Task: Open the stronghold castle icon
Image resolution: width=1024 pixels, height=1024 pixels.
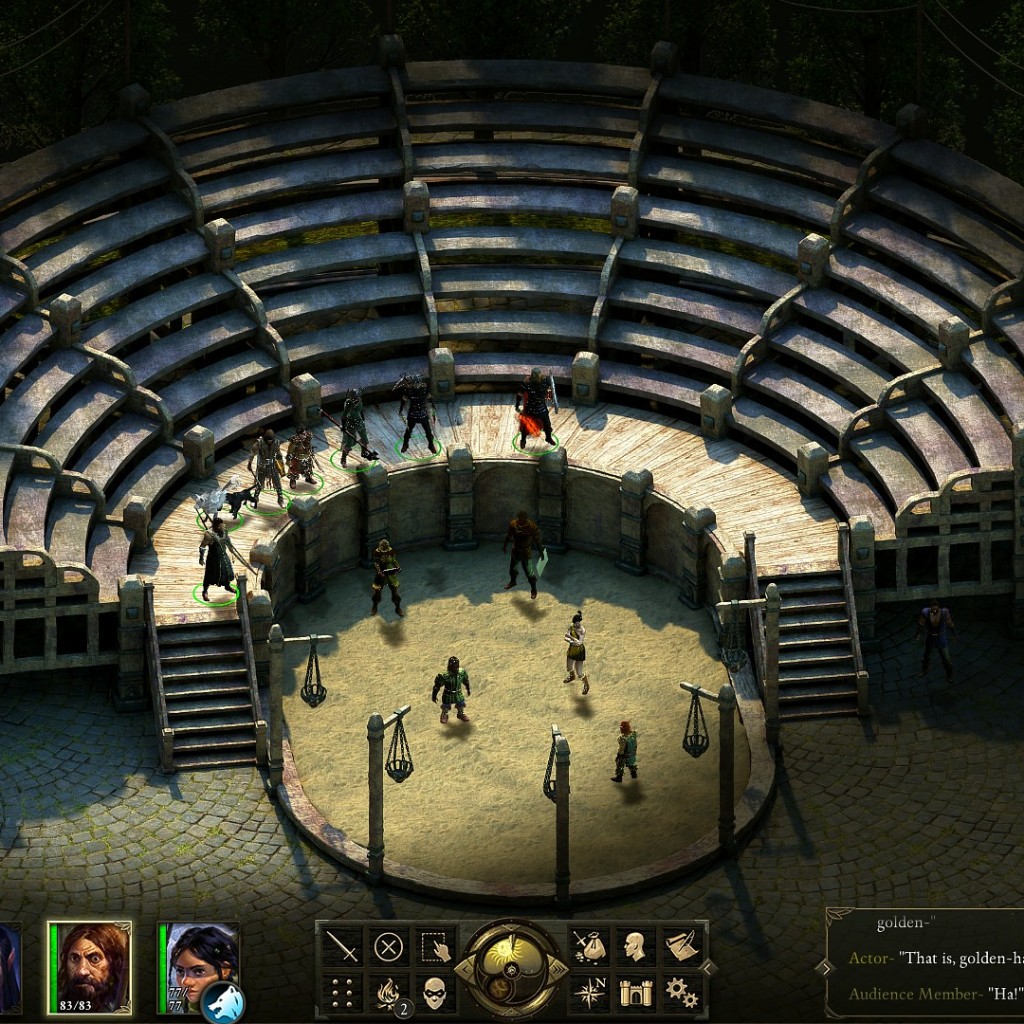Action: 634,992
